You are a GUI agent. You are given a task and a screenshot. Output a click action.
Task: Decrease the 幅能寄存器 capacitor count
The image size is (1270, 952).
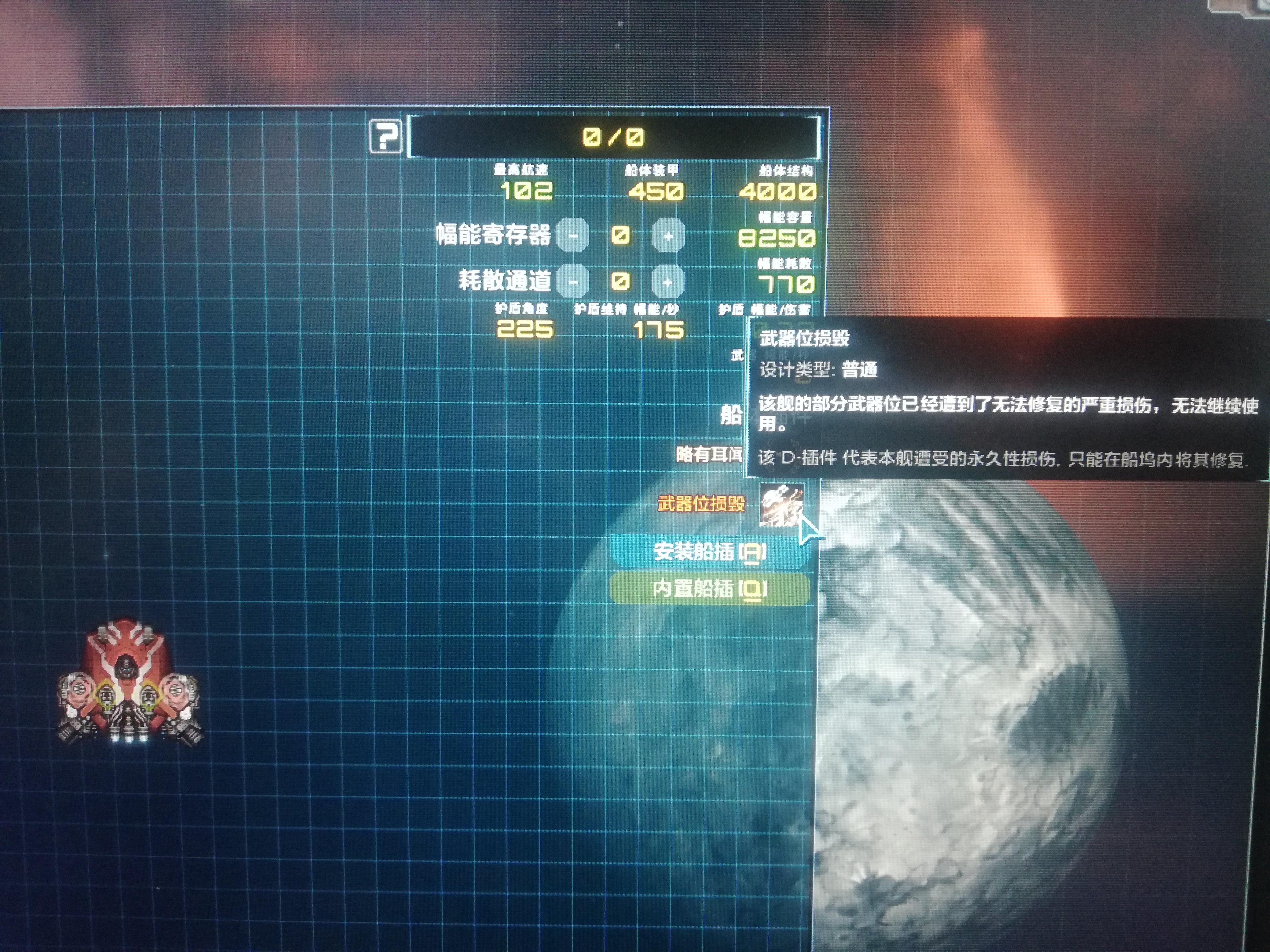pos(572,235)
